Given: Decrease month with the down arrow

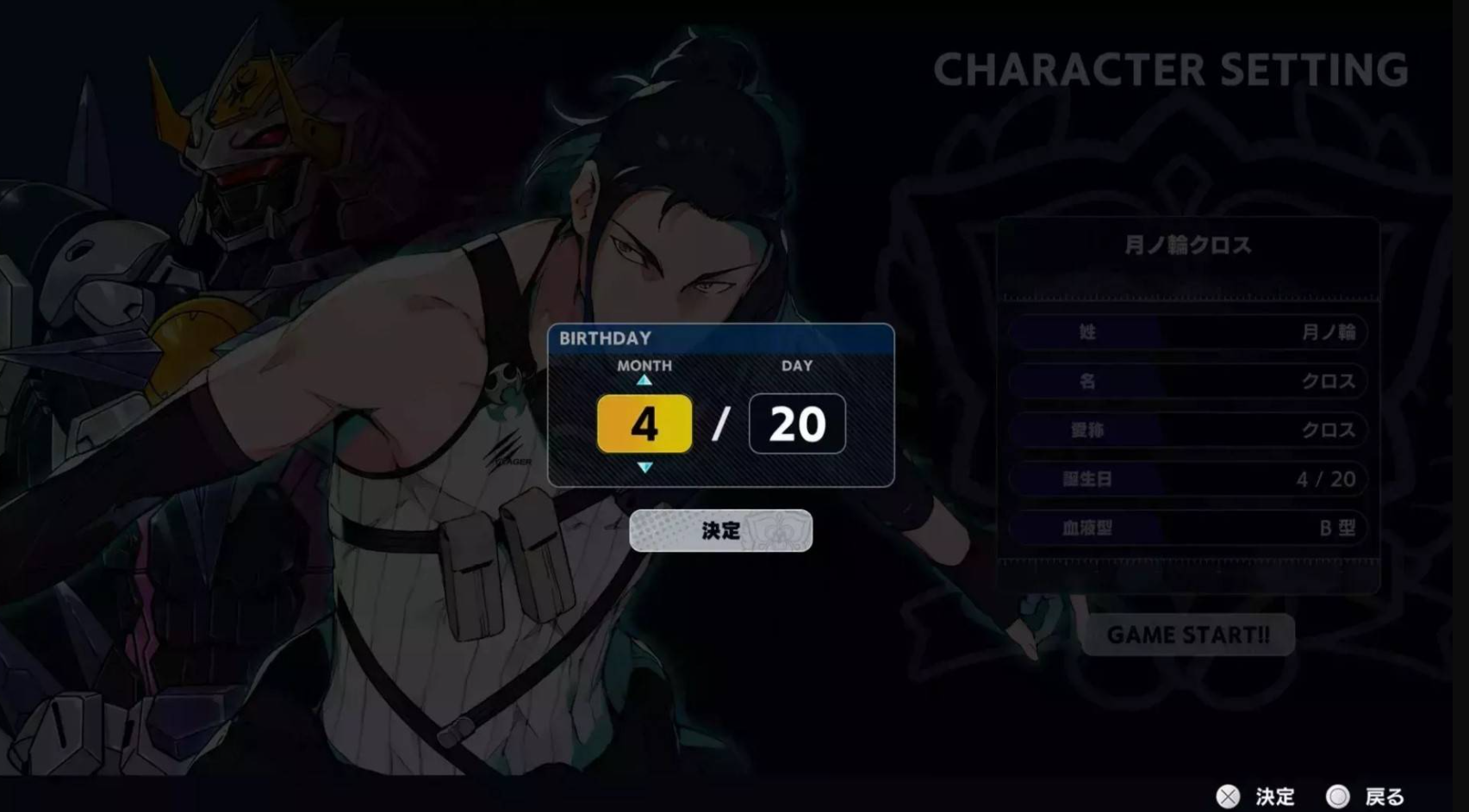Looking at the screenshot, I should 644,468.
